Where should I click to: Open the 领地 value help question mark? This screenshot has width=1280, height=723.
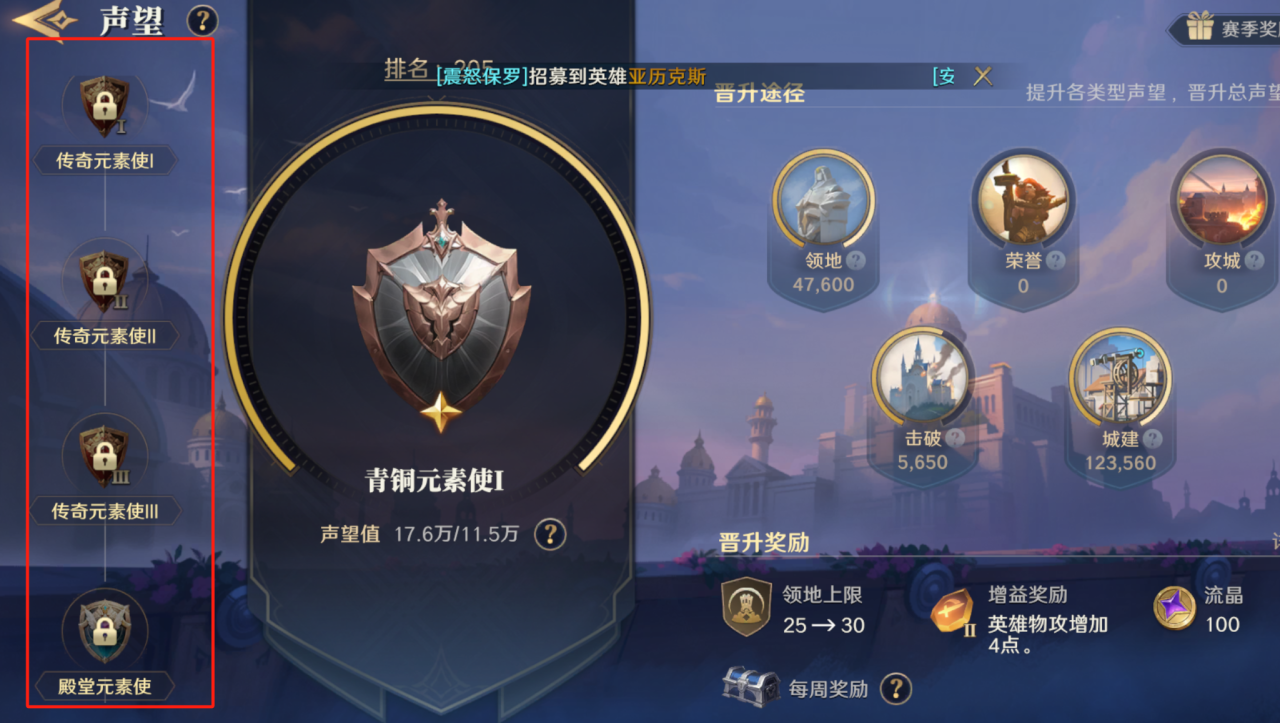pos(858,262)
